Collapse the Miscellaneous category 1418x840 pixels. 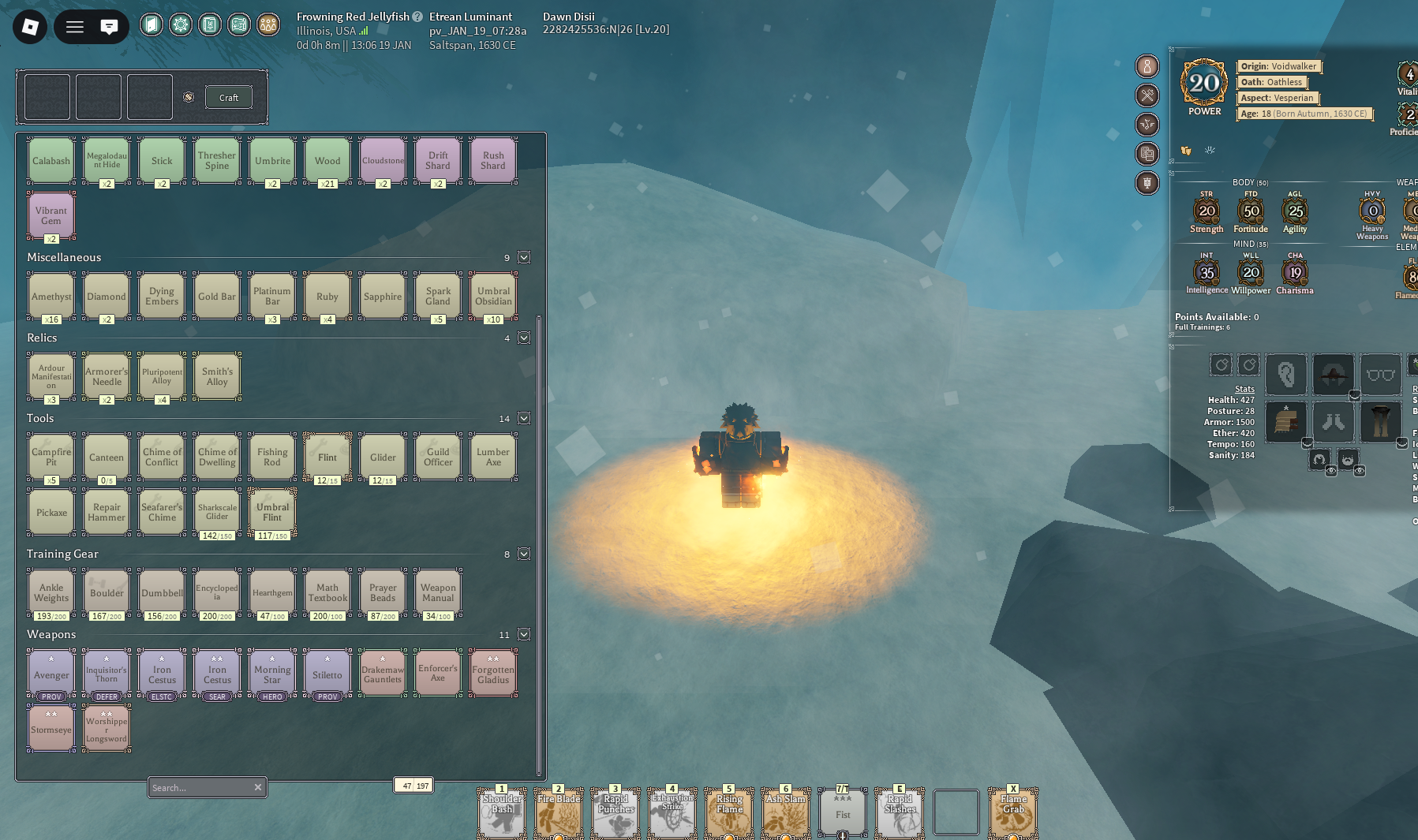click(524, 258)
